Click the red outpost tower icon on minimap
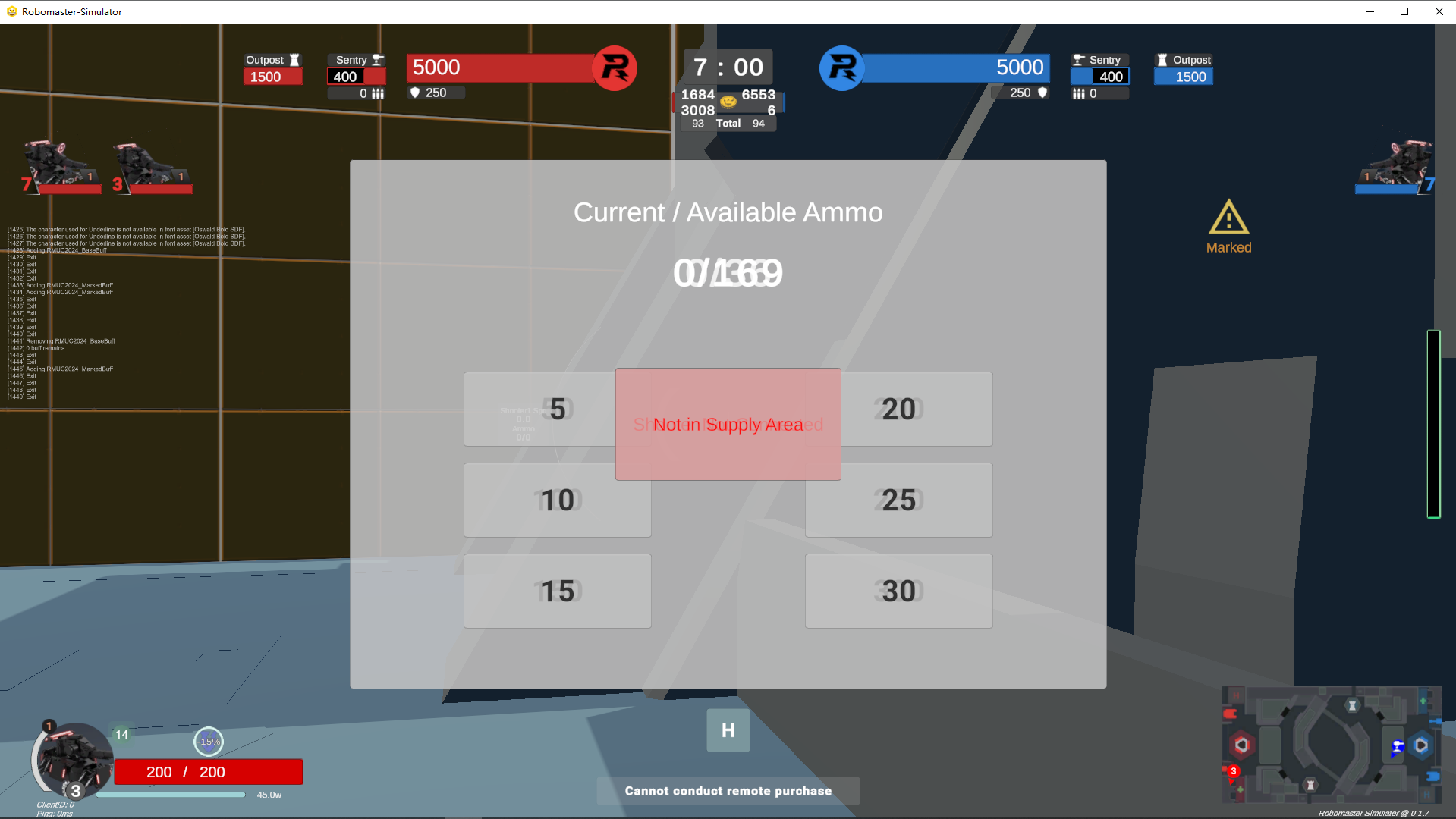 [1310, 785]
